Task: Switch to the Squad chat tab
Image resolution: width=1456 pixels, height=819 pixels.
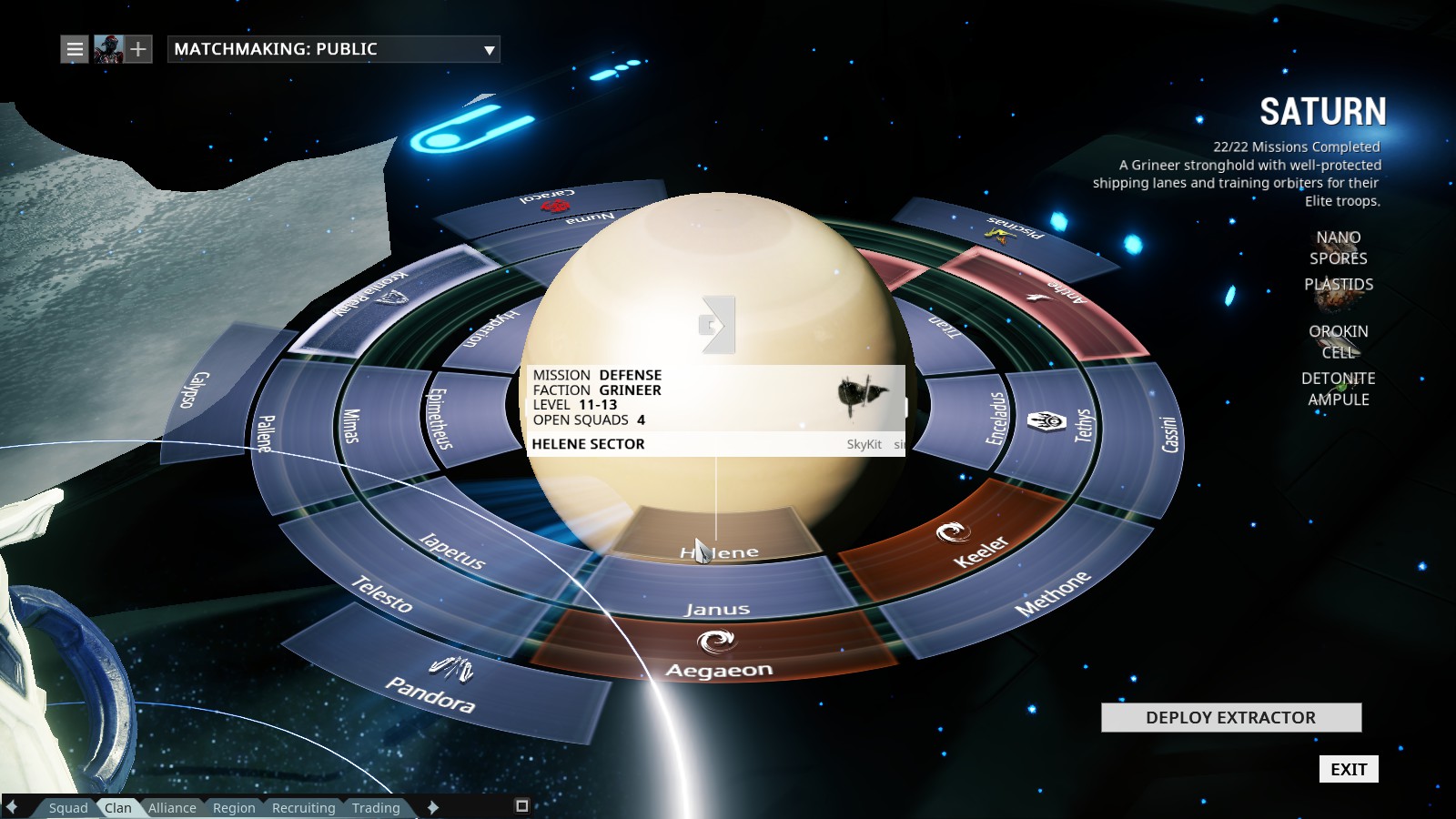Action: tap(68, 807)
